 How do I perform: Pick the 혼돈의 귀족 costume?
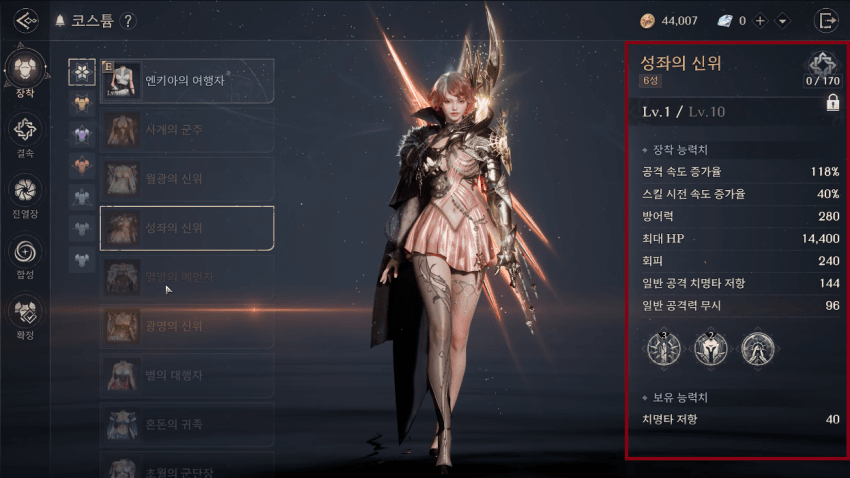click(x=187, y=424)
